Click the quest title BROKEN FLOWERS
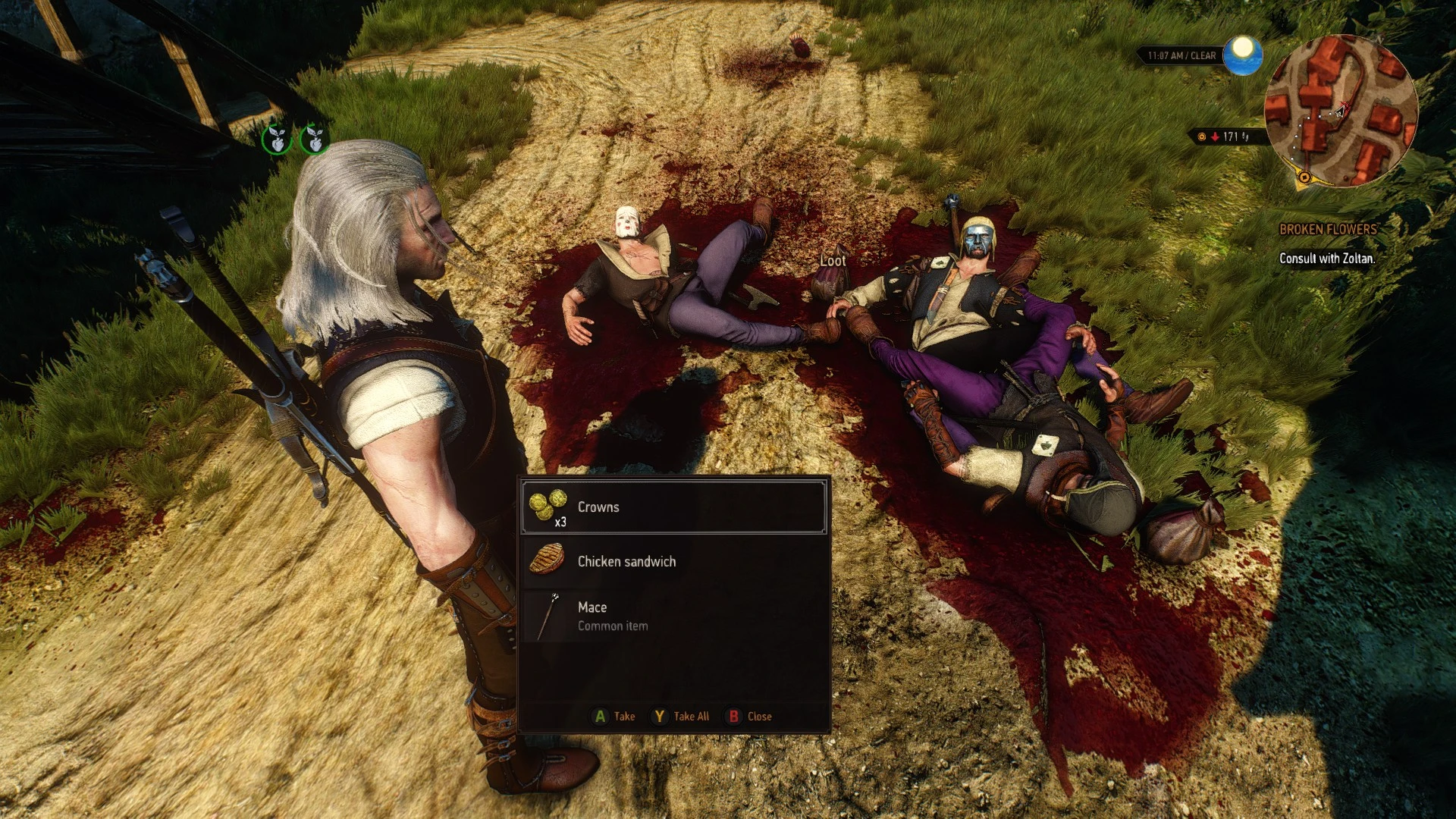The width and height of the screenshot is (1456, 819). coord(1329,227)
